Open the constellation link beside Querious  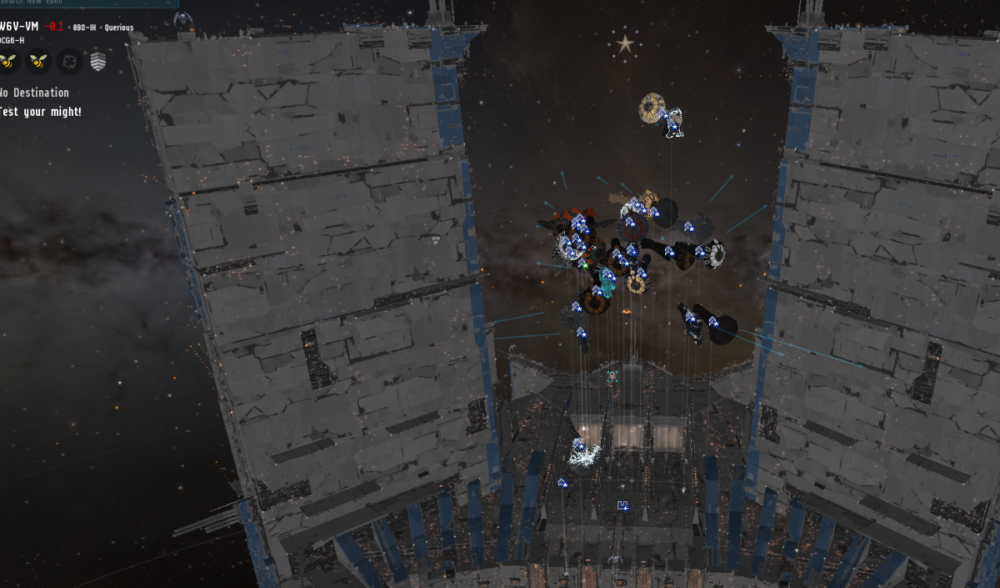pos(84,27)
